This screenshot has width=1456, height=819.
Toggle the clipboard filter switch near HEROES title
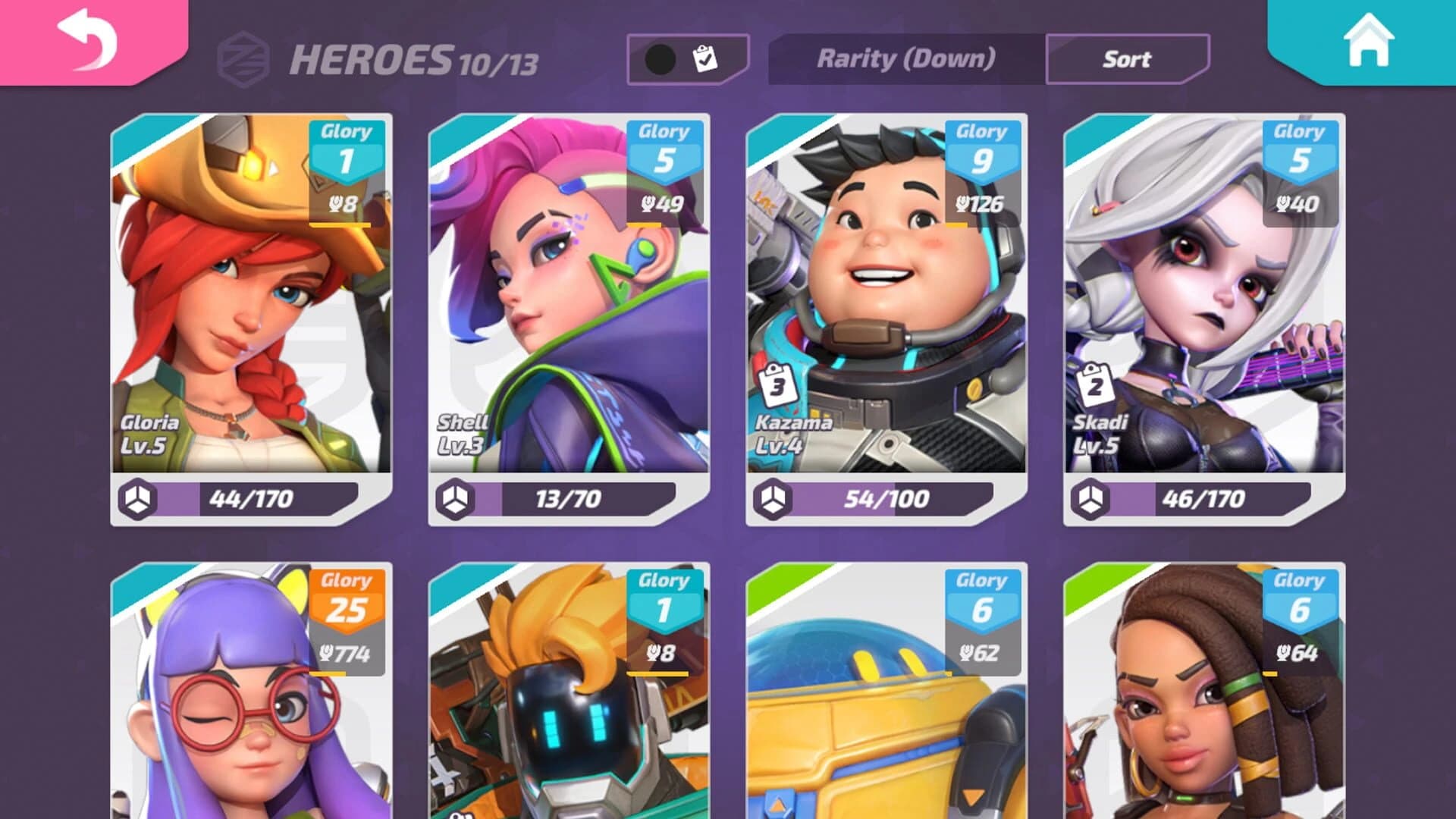(685, 60)
